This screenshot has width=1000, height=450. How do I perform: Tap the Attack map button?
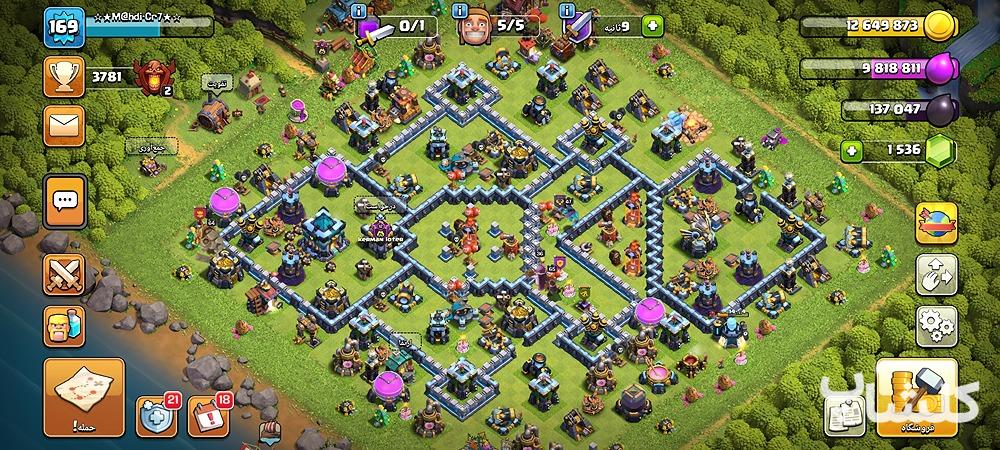84,397
